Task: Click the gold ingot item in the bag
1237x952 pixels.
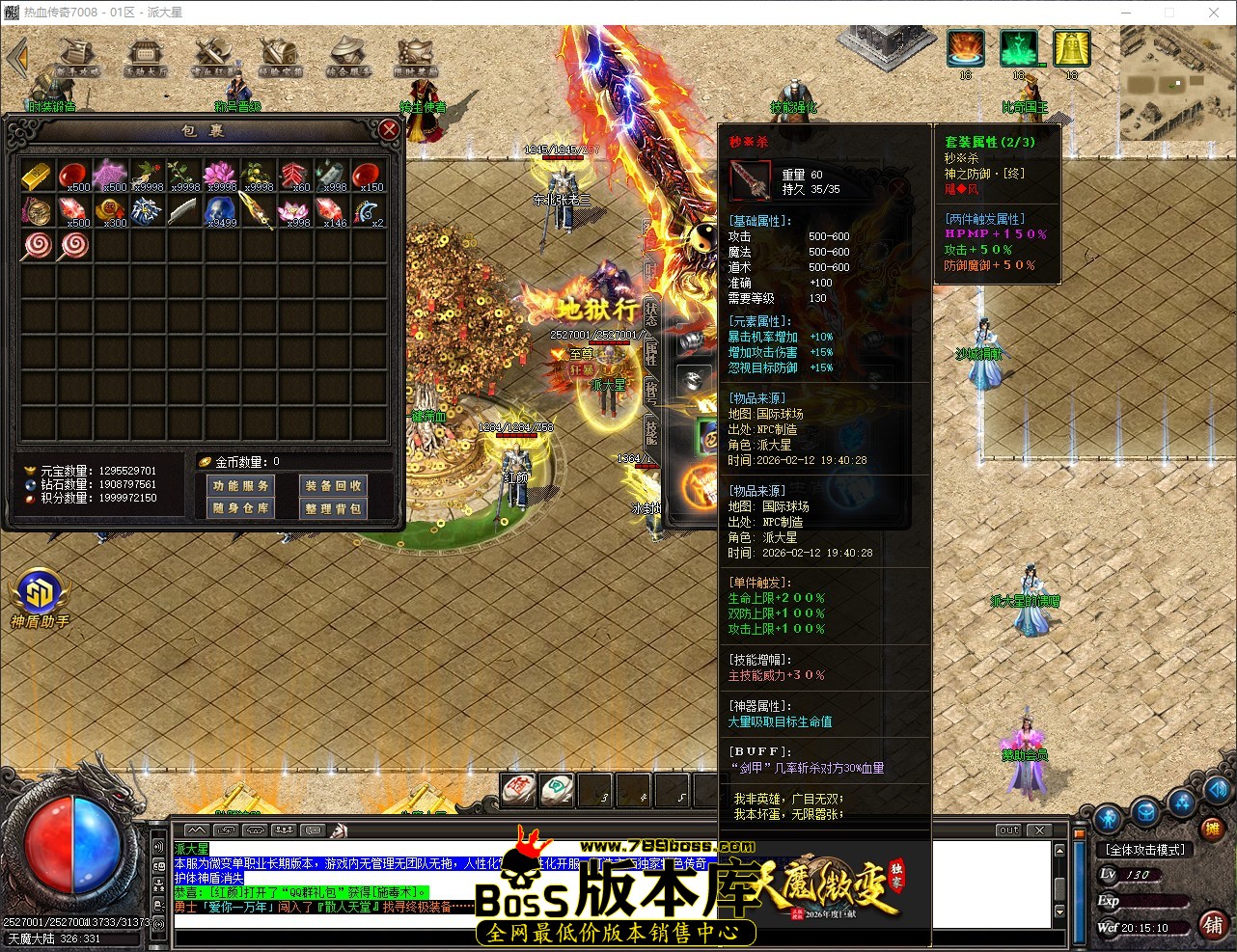Action: (x=39, y=177)
